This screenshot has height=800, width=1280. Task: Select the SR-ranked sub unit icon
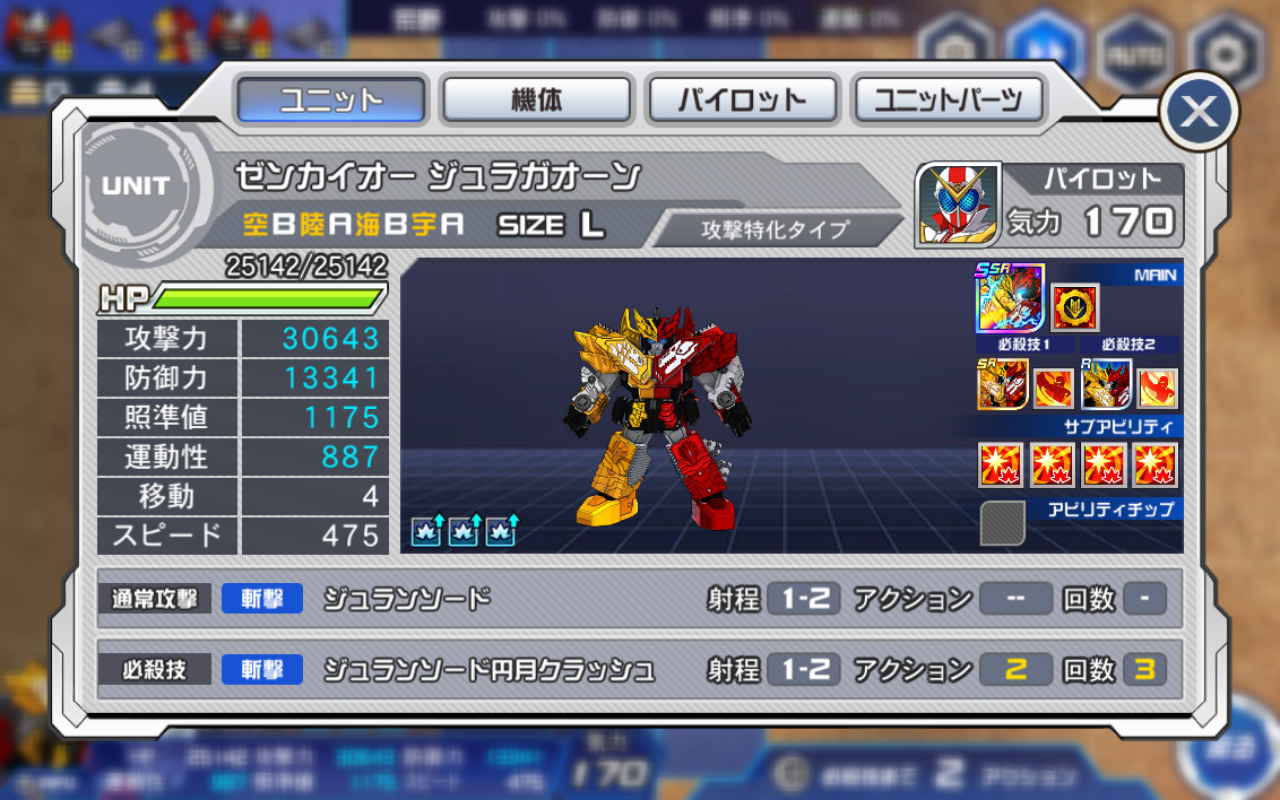pyautogui.click(x=1002, y=386)
